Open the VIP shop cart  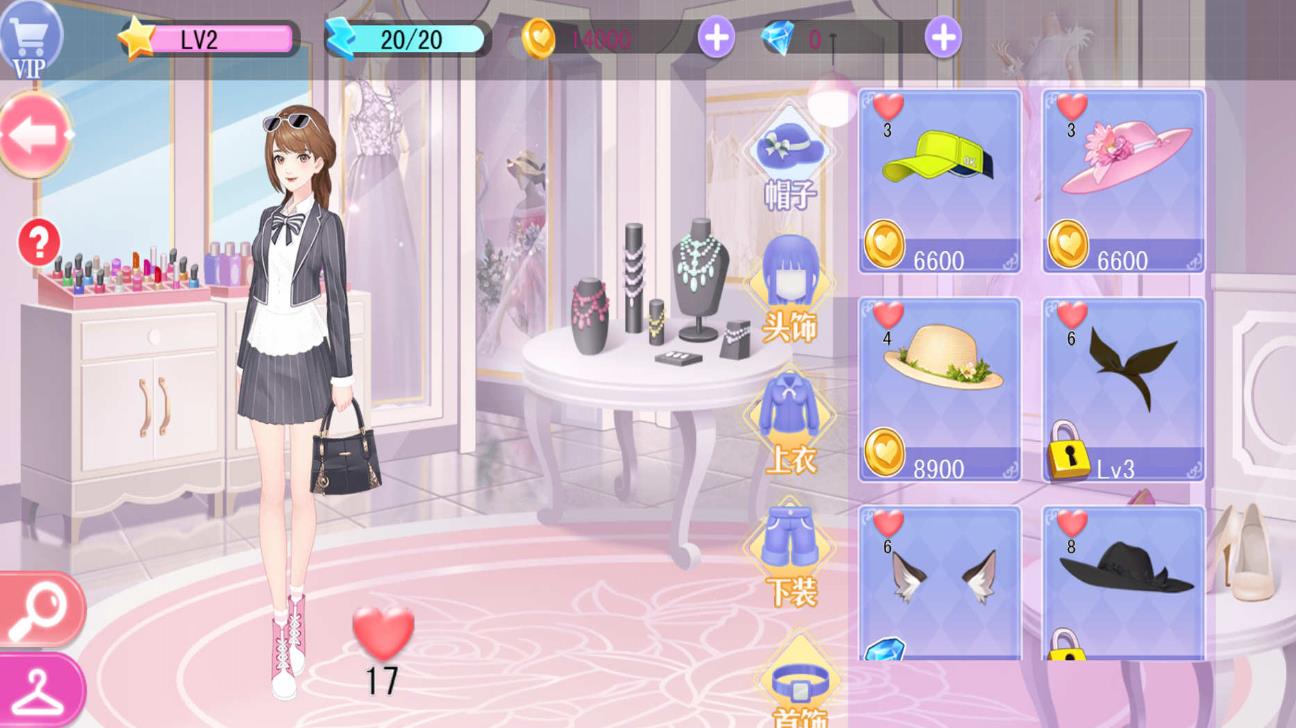pyautogui.click(x=30, y=40)
